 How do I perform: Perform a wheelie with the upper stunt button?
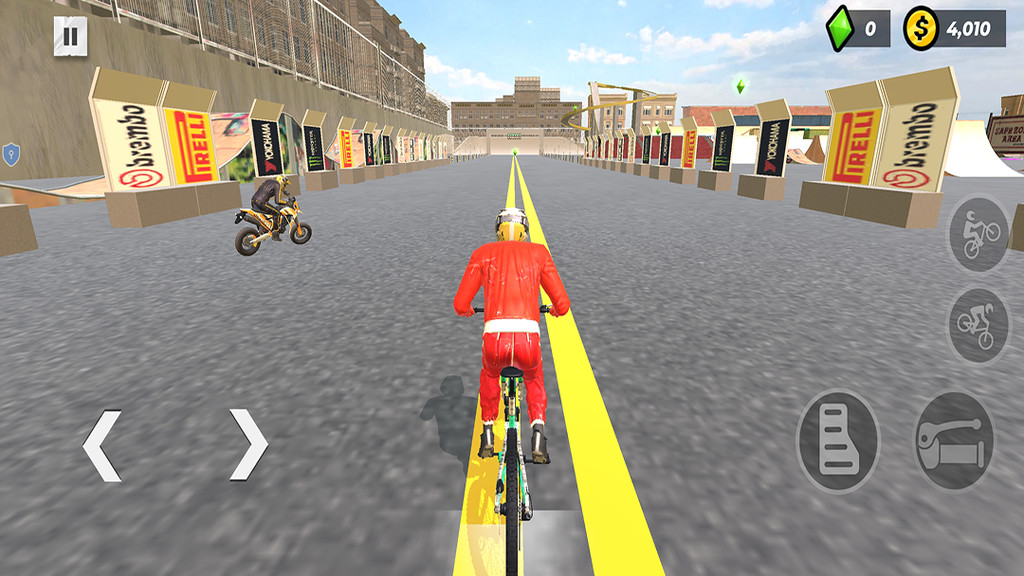978,234
